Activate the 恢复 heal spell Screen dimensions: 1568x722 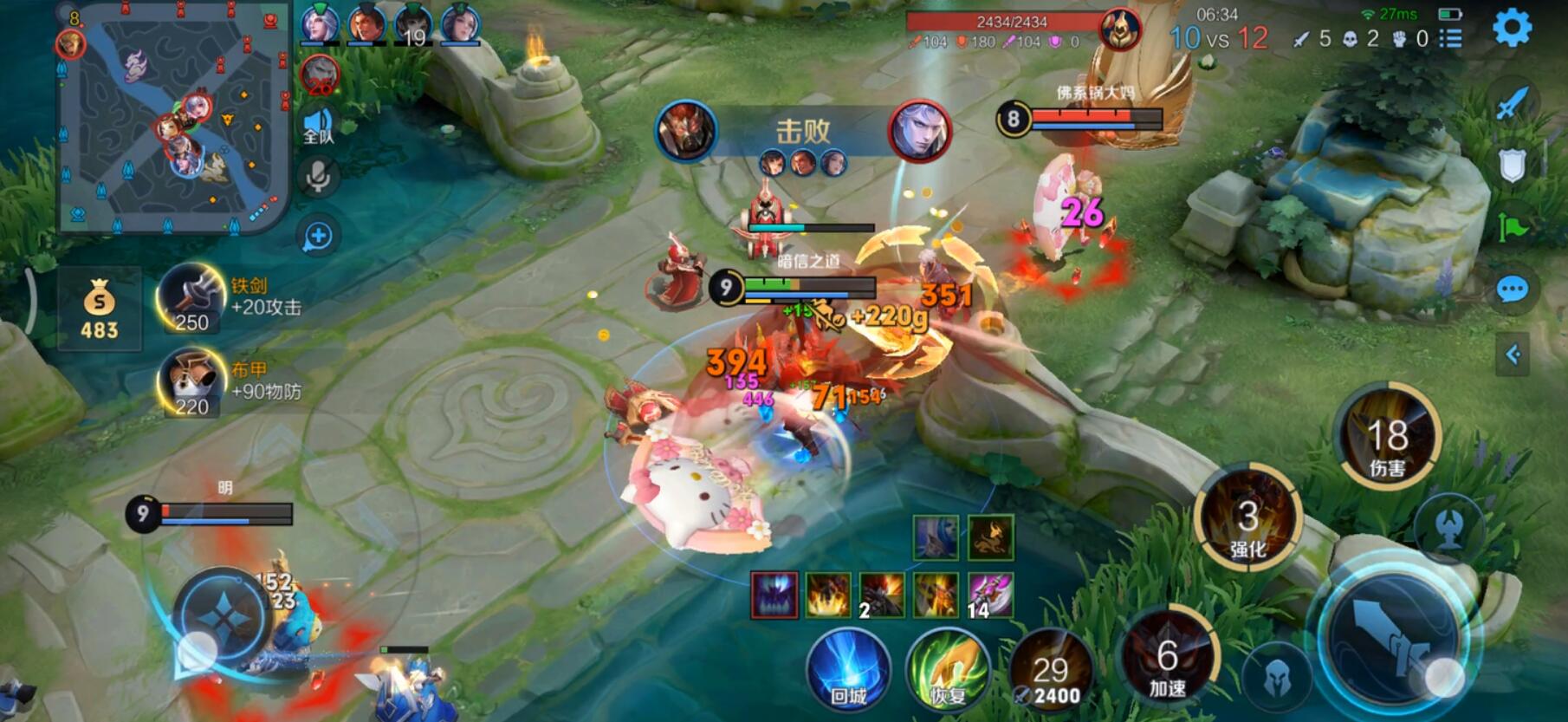click(x=947, y=671)
